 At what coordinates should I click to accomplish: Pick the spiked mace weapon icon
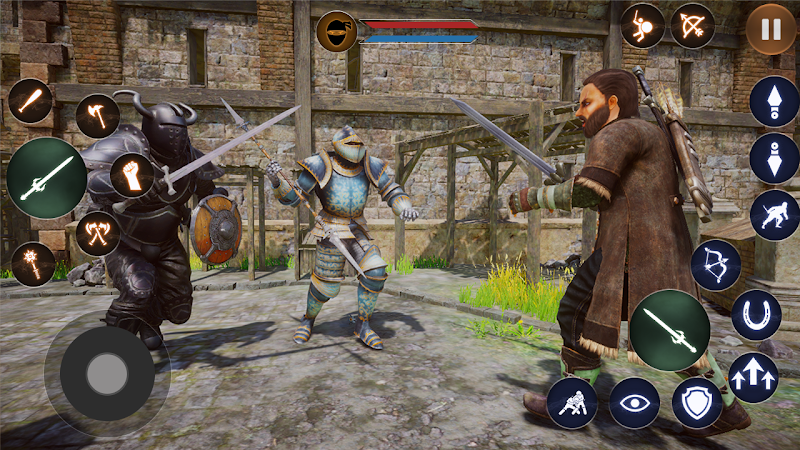click(34, 264)
